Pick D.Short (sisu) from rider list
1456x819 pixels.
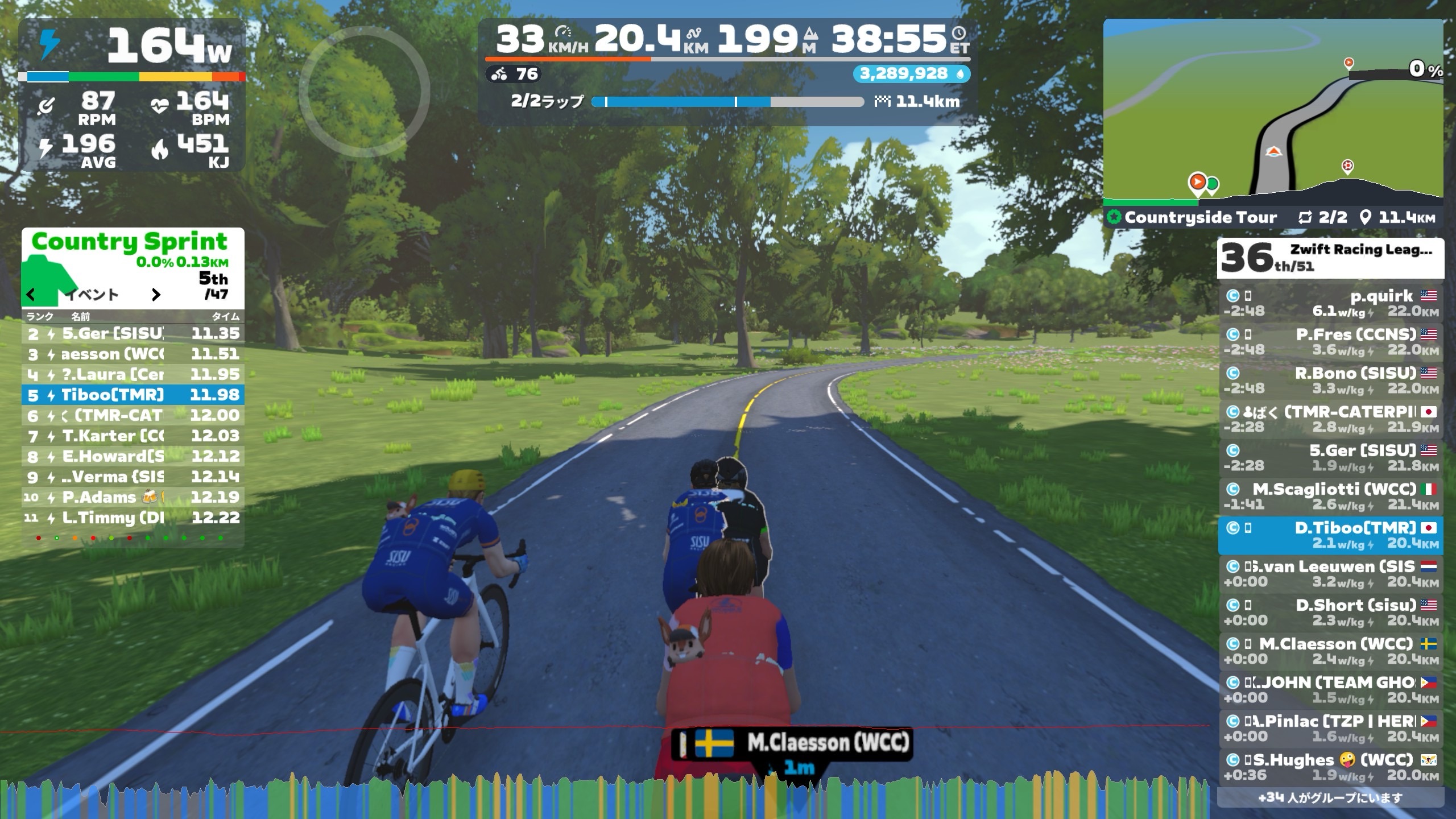click(1330, 613)
